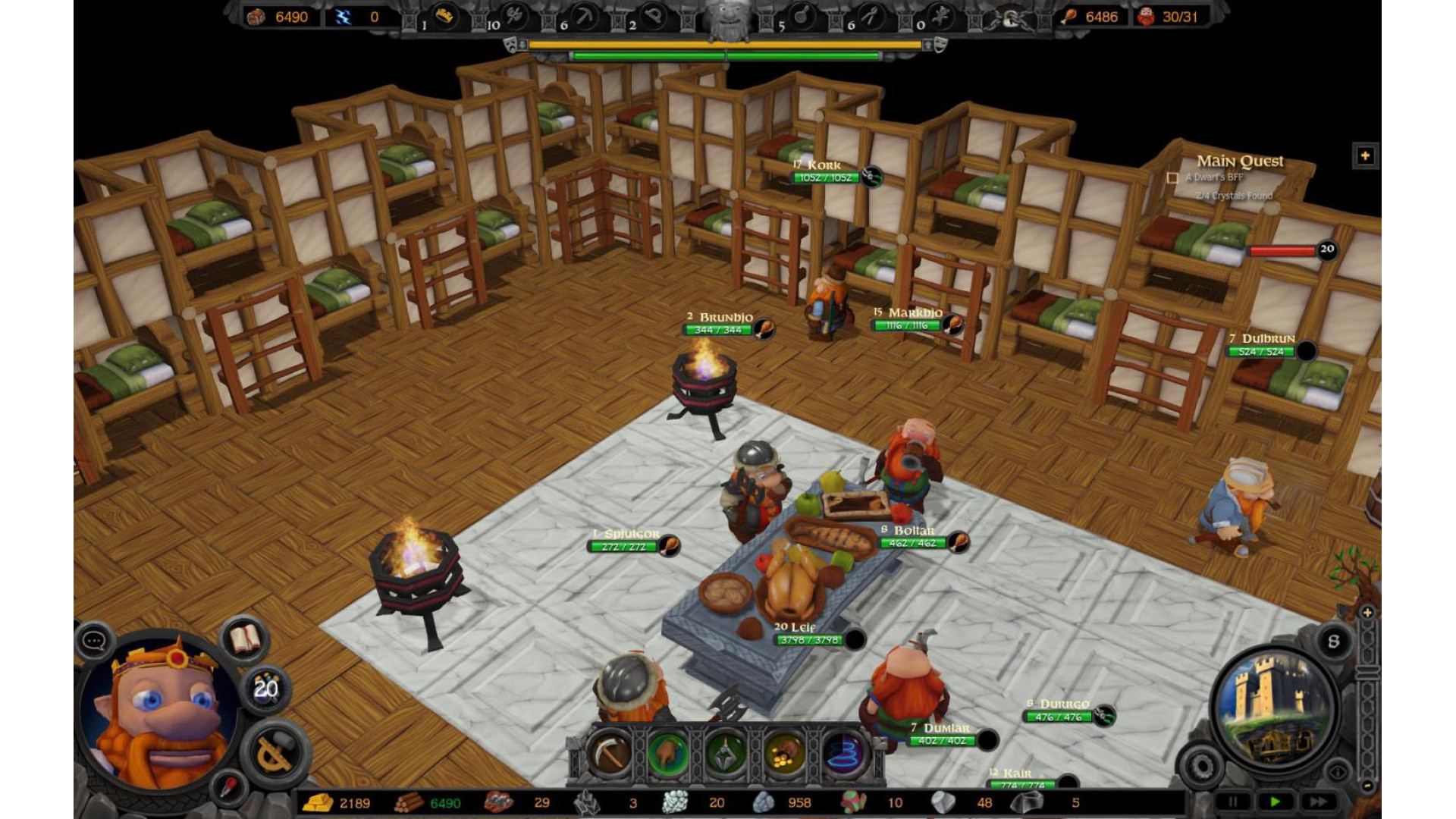The width and height of the screenshot is (1456, 819).
Task: Open the chat speech bubble button
Action: 95,642
